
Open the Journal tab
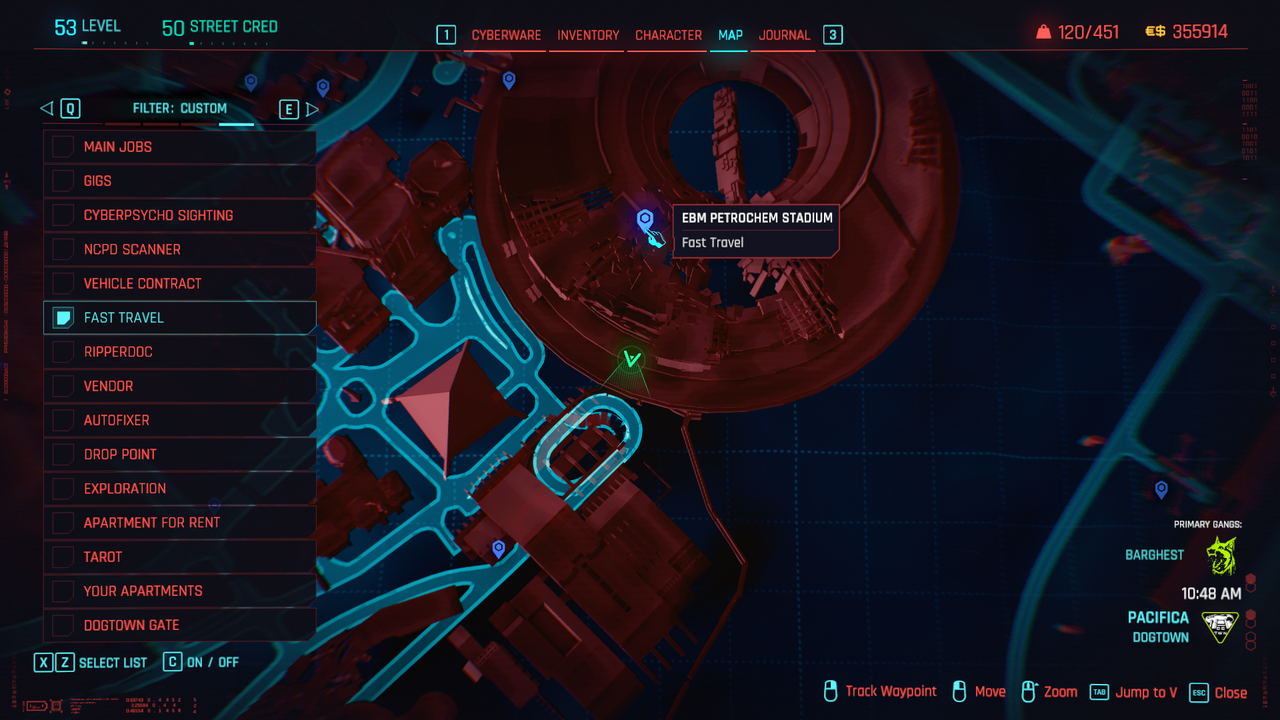(x=784, y=35)
